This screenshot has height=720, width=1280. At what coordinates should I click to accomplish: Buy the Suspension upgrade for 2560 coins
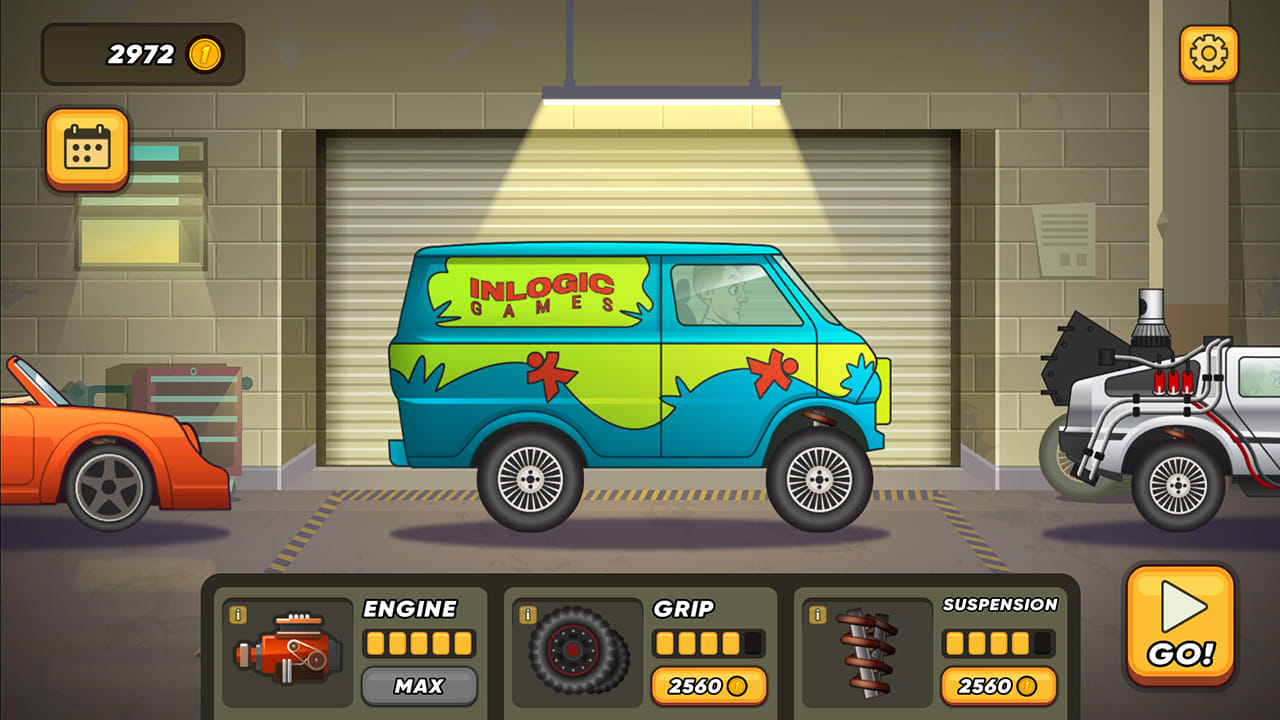(x=999, y=687)
